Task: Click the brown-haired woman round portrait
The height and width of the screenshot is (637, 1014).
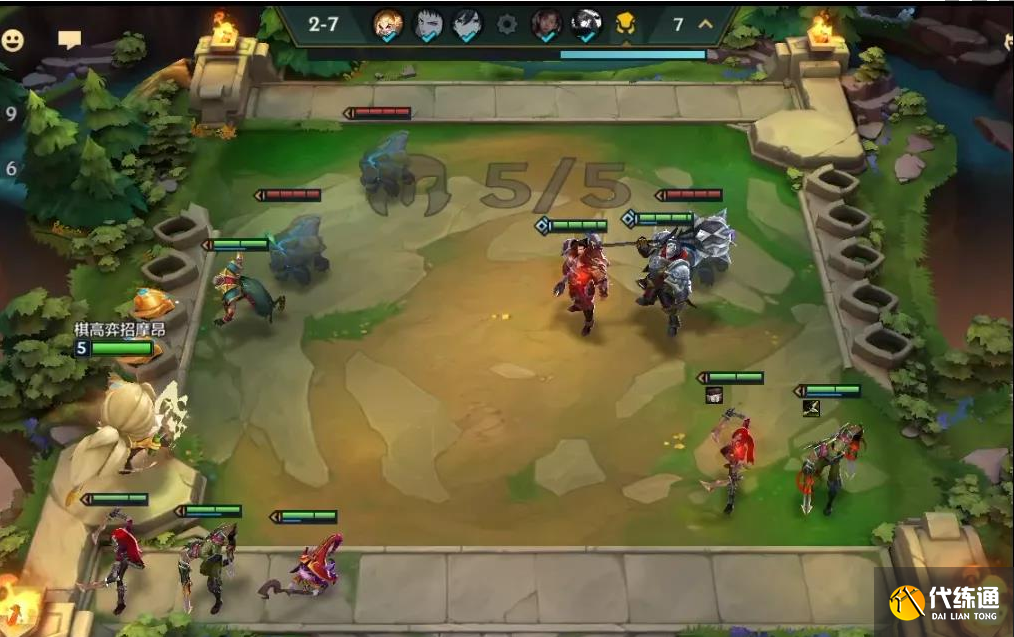Action: 547,25
